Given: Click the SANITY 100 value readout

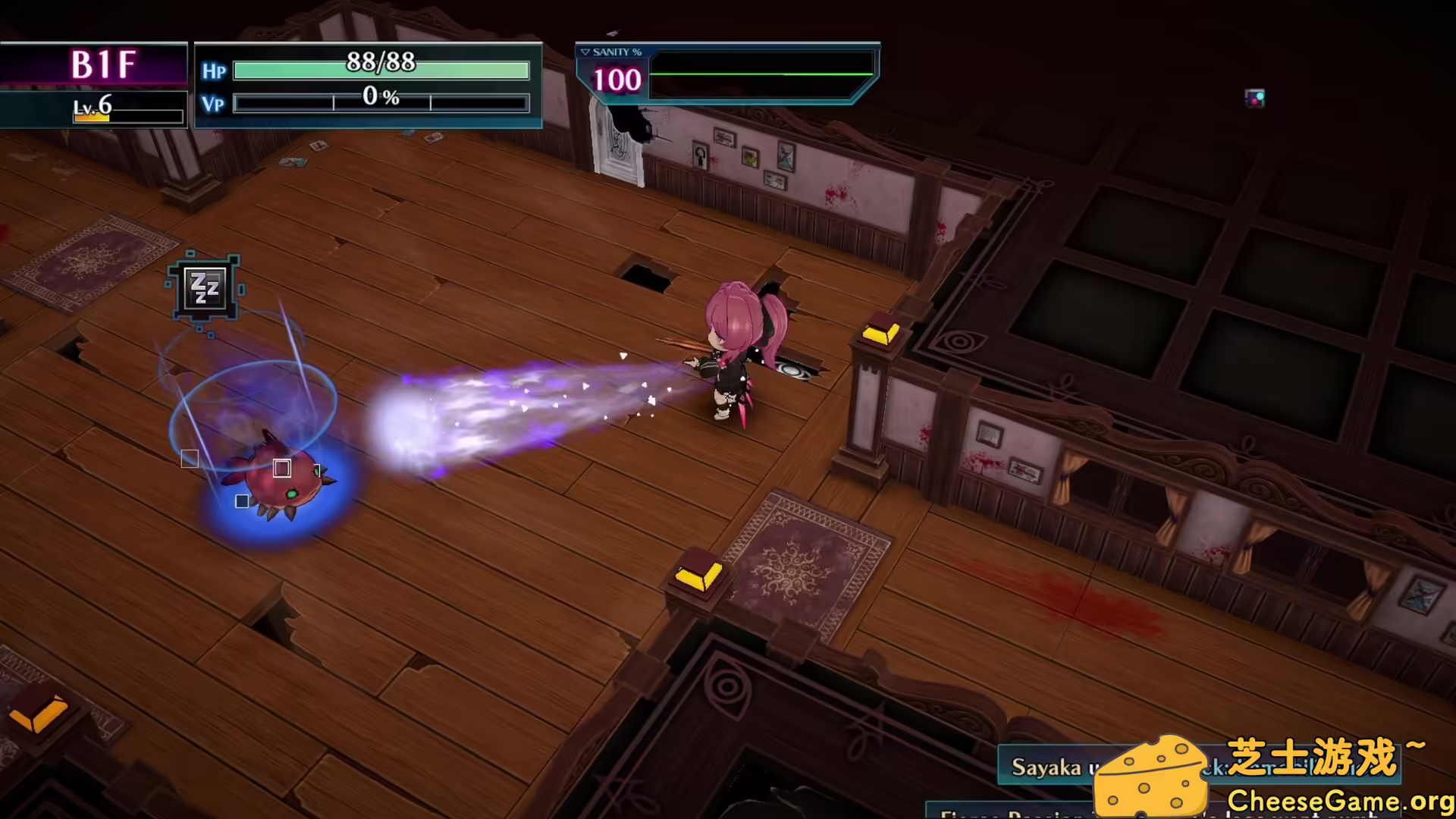Looking at the screenshot, I should [x=614, y=79].
